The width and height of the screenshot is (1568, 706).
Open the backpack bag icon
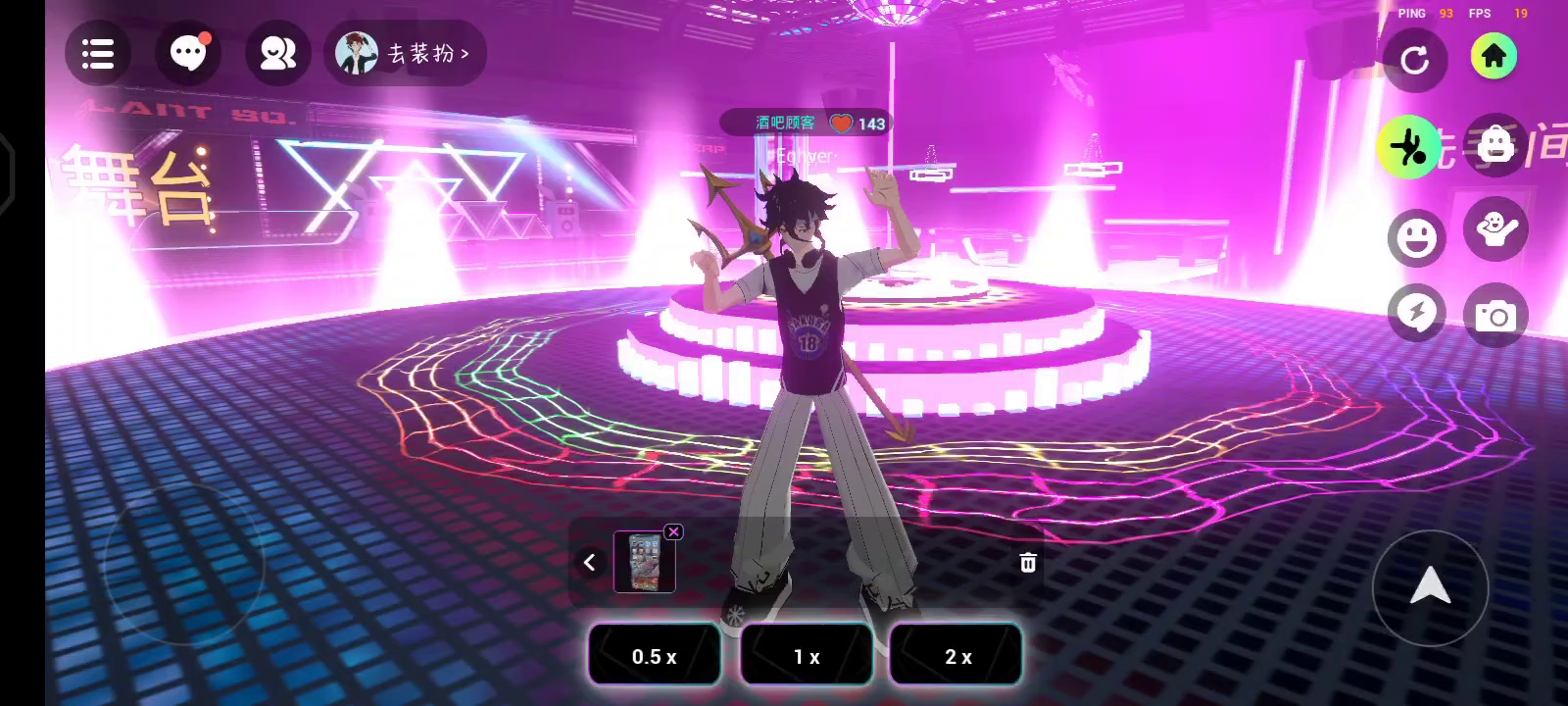tap(1495, 145)
